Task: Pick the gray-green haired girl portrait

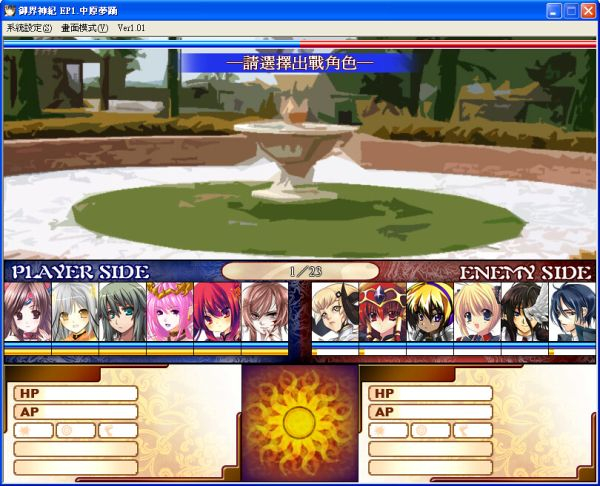Action: point(122,312)
